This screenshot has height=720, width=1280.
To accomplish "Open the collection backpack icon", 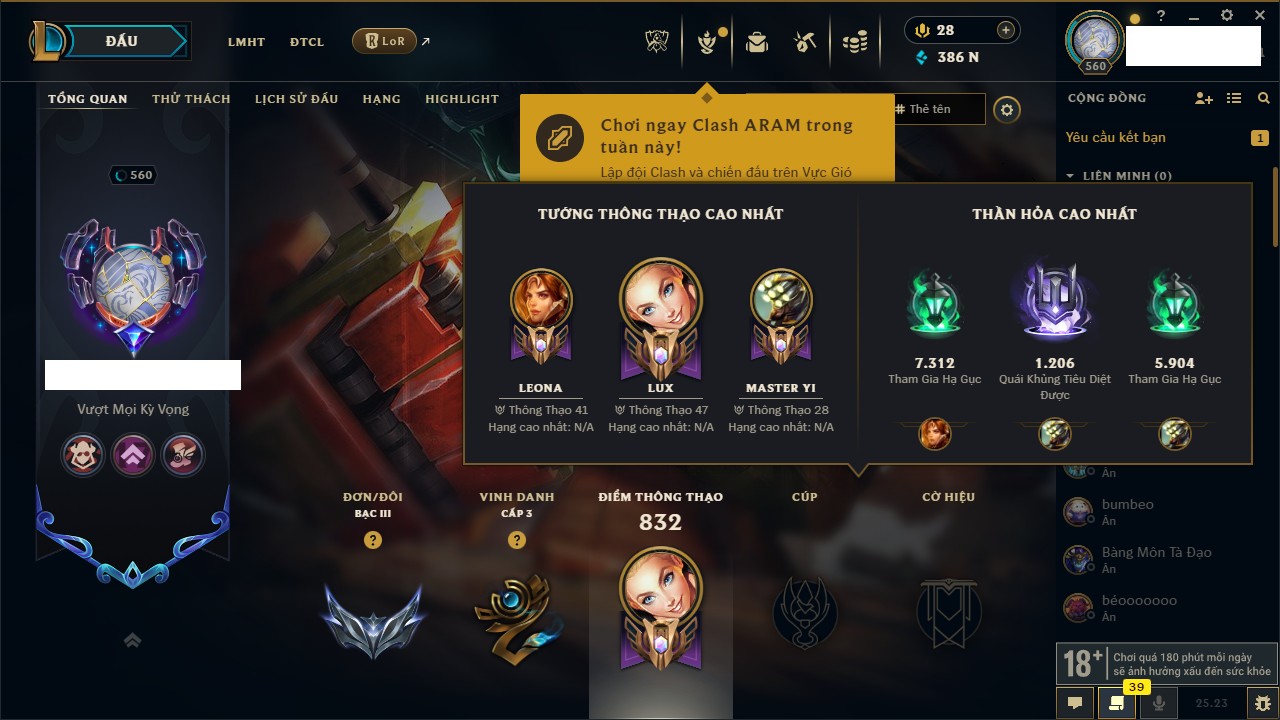I will click(x=757, y=42).
